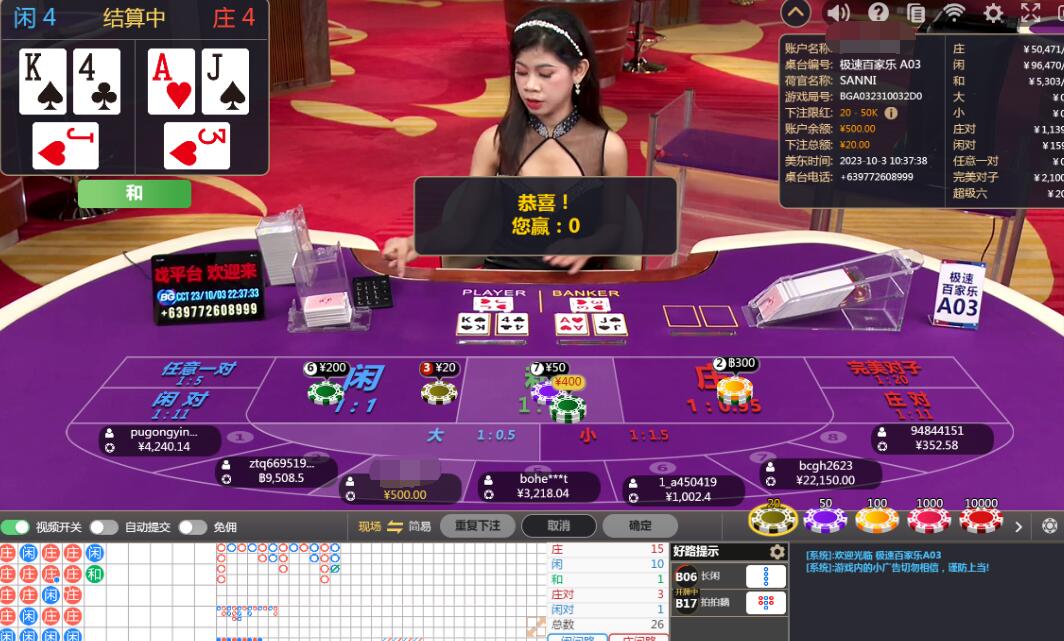Screen dimensions: 1064x641
Task: Pick the 1000 chip
Action: 929,518
